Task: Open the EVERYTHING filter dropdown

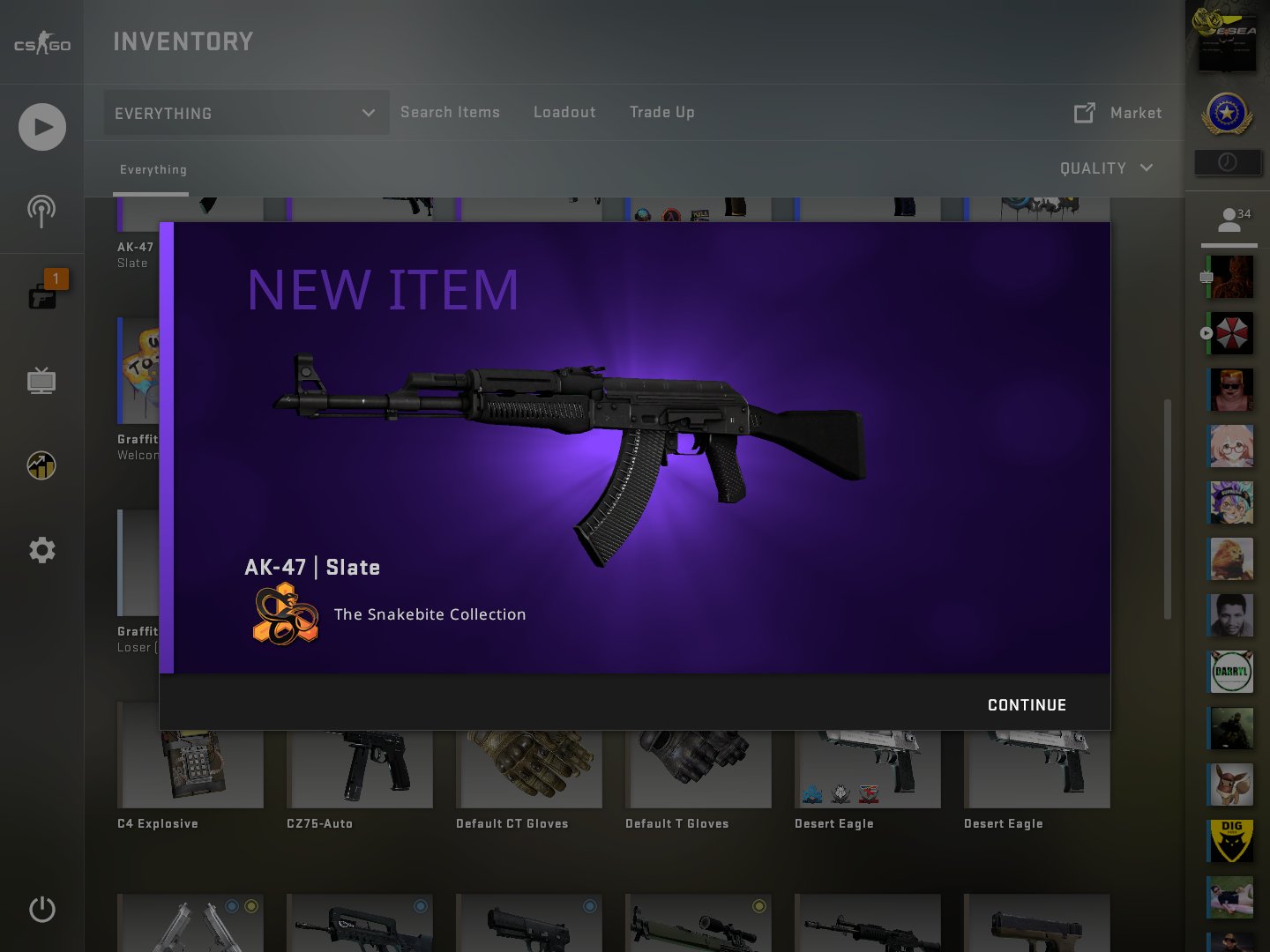Action: coord(245,113)
